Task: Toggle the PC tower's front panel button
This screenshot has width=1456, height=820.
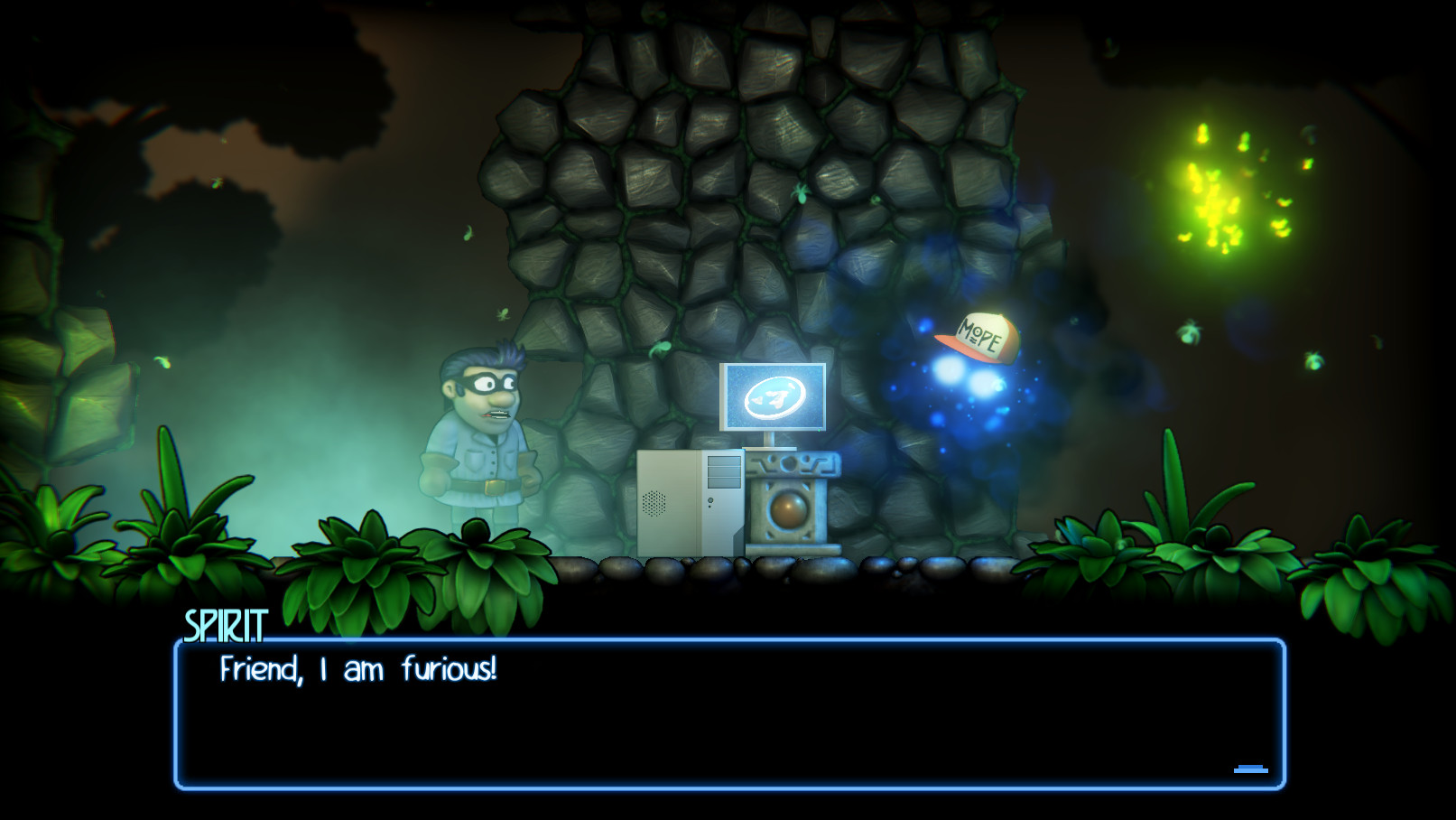Action: point(710,499)
